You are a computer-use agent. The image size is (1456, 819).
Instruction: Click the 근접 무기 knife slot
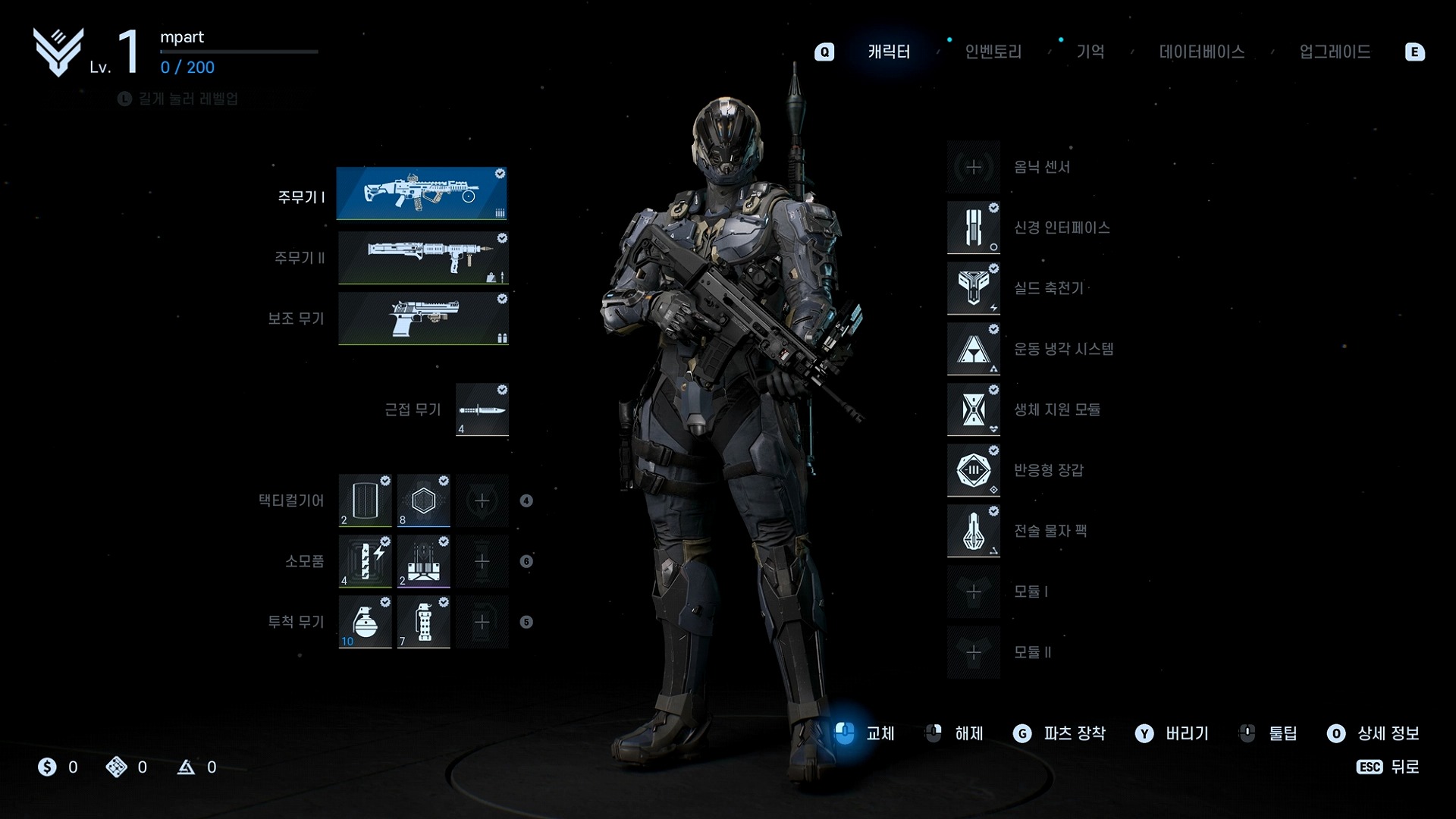click(x=482, y=409)
